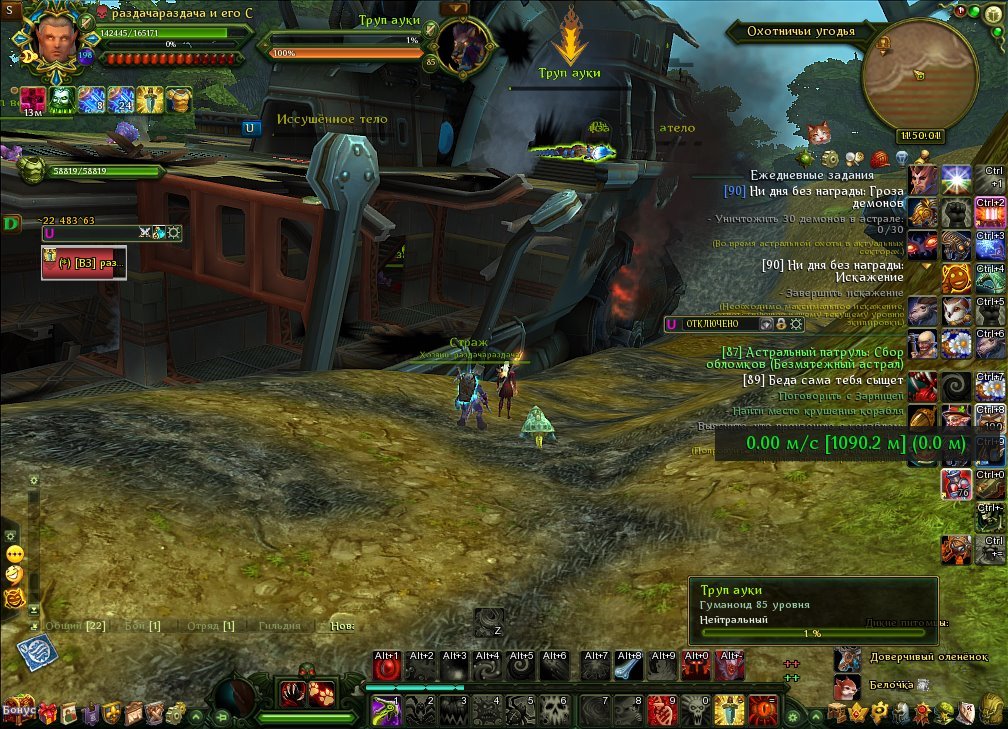The height and width of the screenshot is (729, 1008).
Task: Select the paw print pet command
Action: pyautogui.click(x=319, y=693)
